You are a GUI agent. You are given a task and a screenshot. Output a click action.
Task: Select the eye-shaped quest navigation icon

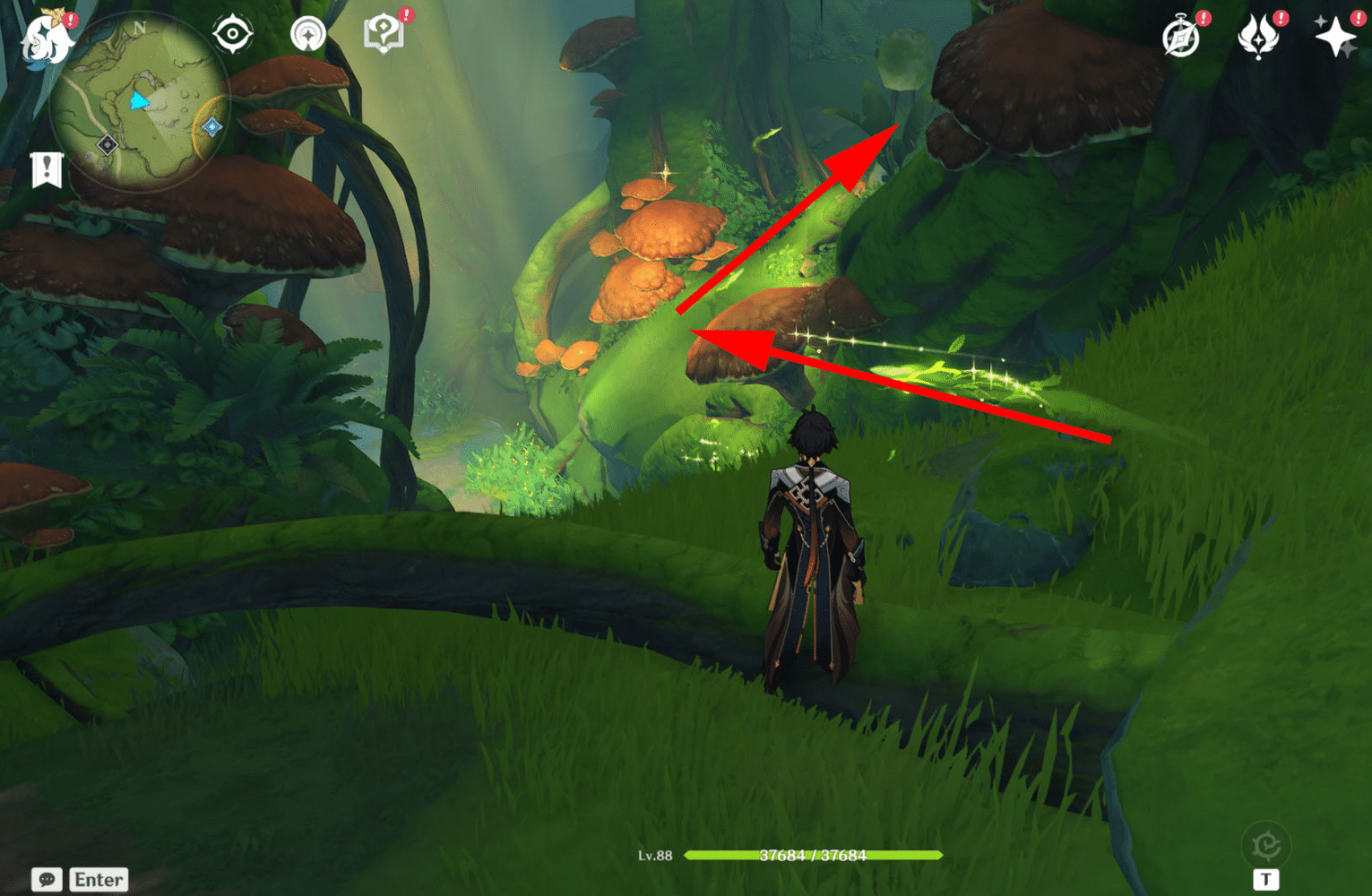(x=233, y=34)
